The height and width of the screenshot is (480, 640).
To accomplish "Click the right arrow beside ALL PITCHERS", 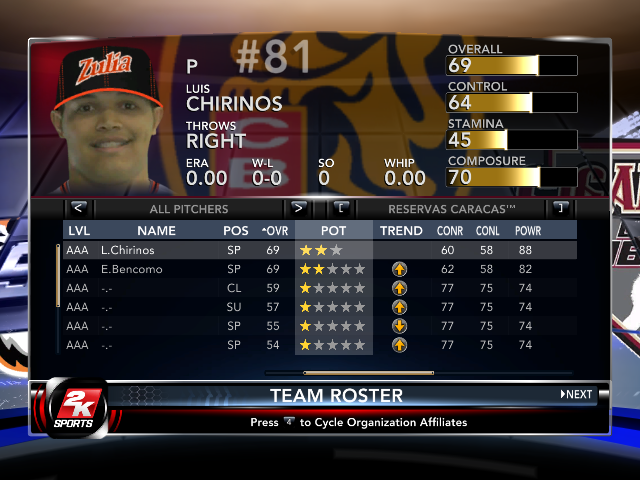I will click(297, 209).
